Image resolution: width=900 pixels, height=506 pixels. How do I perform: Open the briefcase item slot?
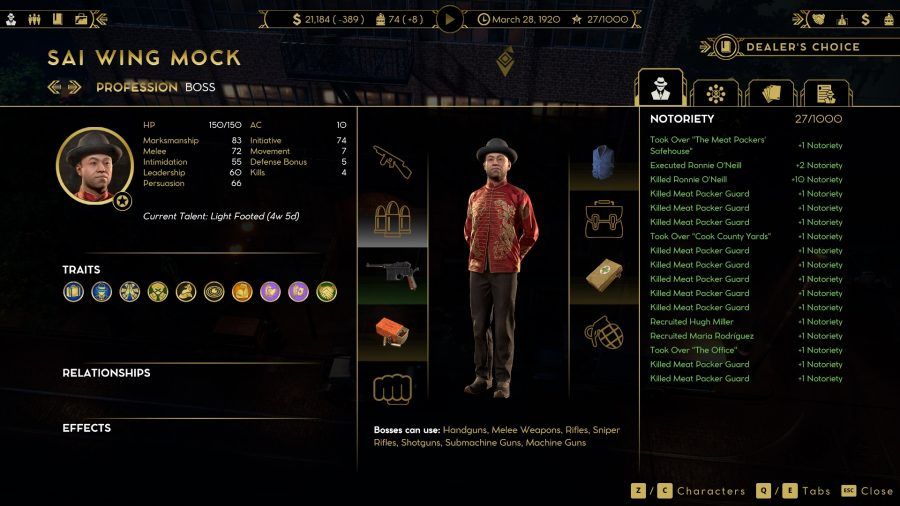604,219
